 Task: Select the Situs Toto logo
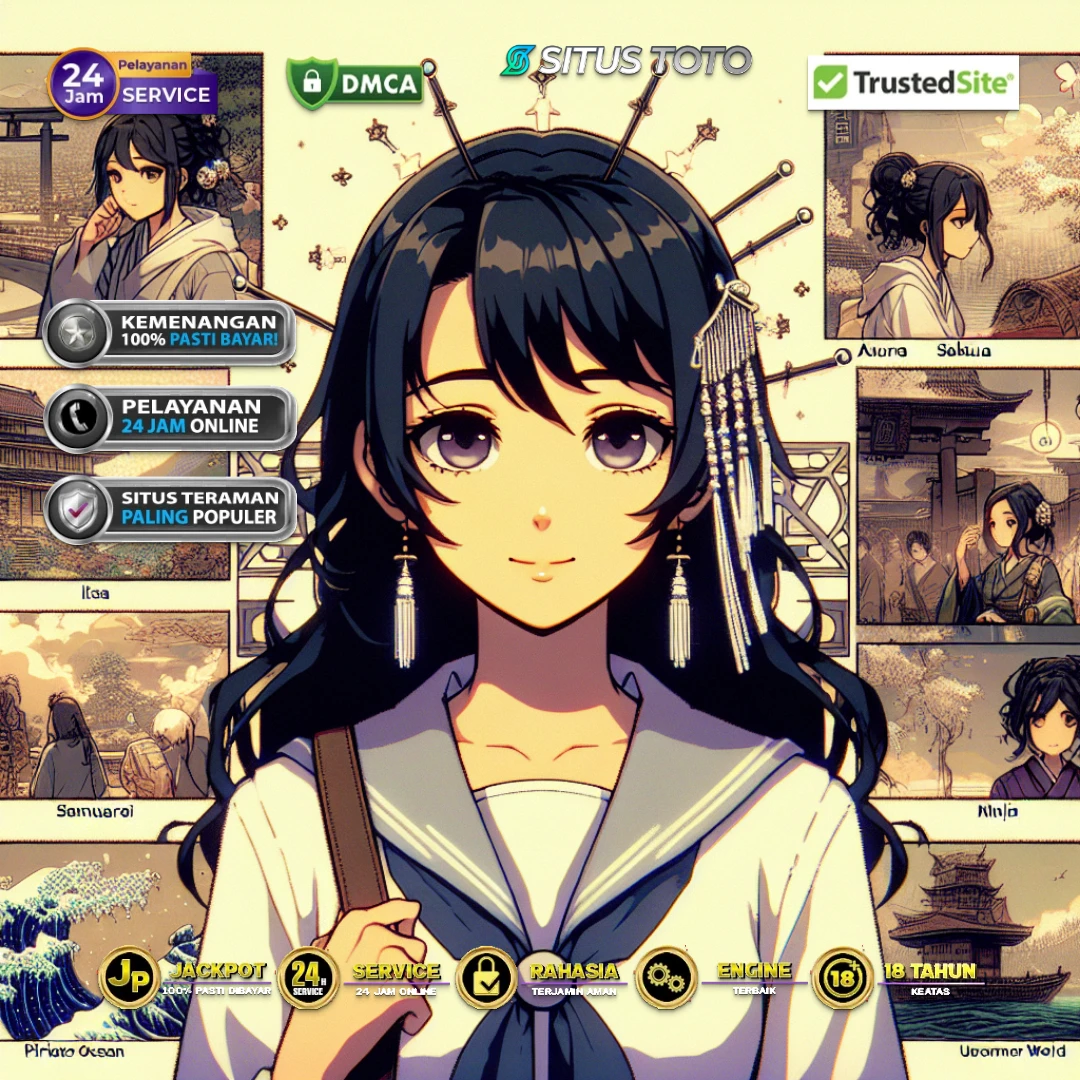click(x=626, y=61)
